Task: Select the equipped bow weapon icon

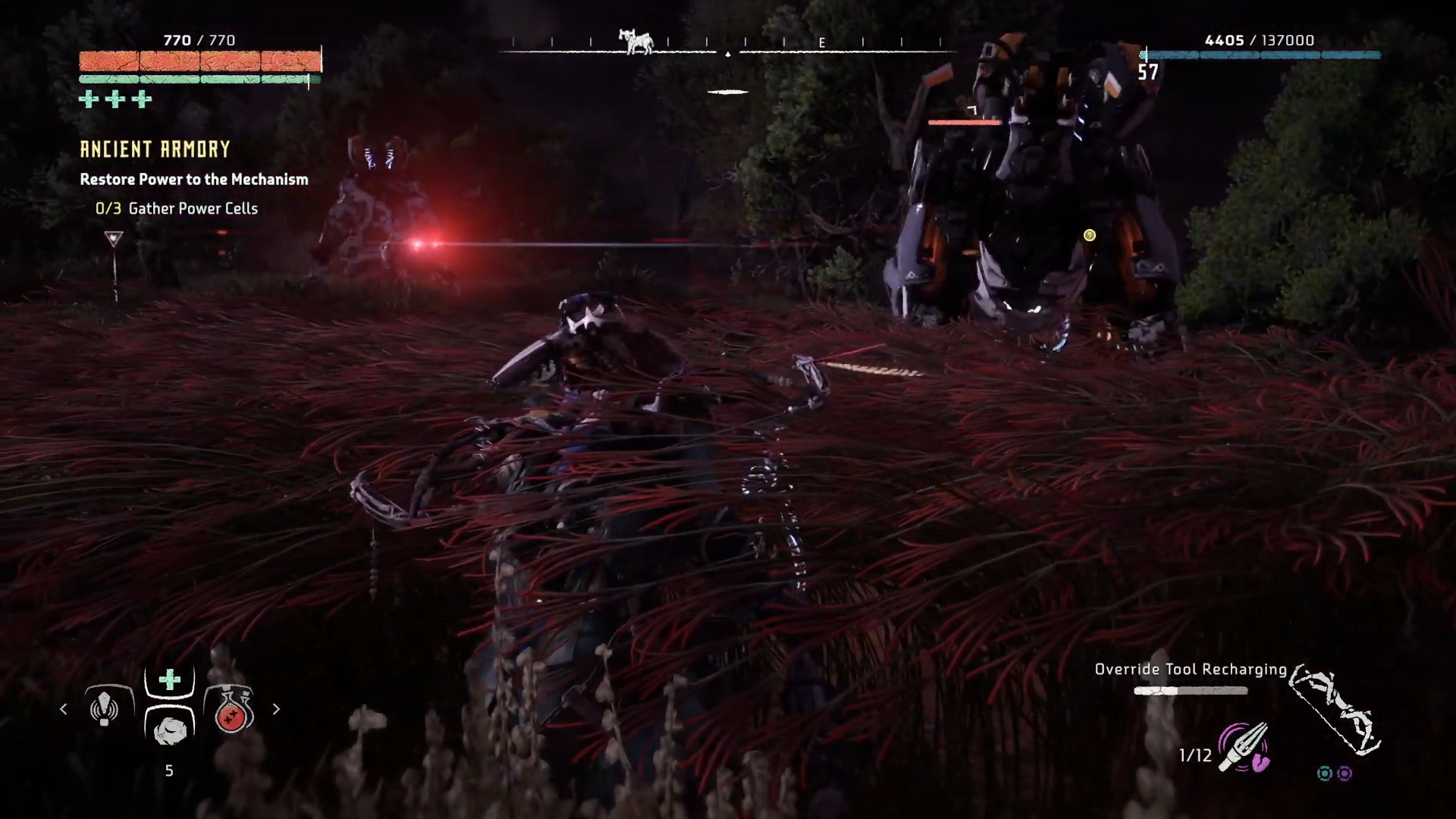Action: 1336,711
